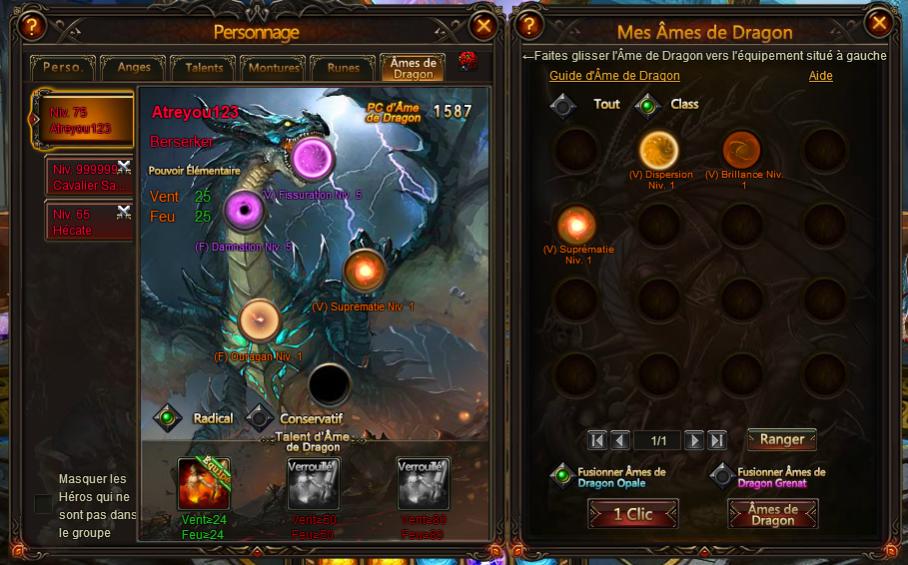908x565 pixels.
Task: Select Fusionner Âmes de Dragon Grenat option
Action: click(723, 477)
